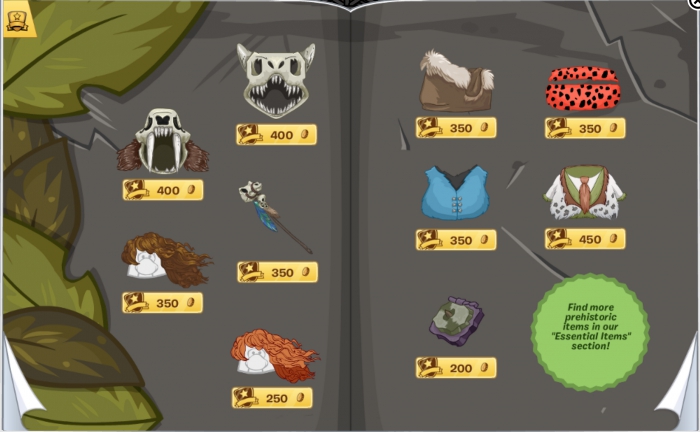Viewport: 700px width, 432px height.
Task: Click the gold member badge in top-left corner
Action: tap(18, 20)
